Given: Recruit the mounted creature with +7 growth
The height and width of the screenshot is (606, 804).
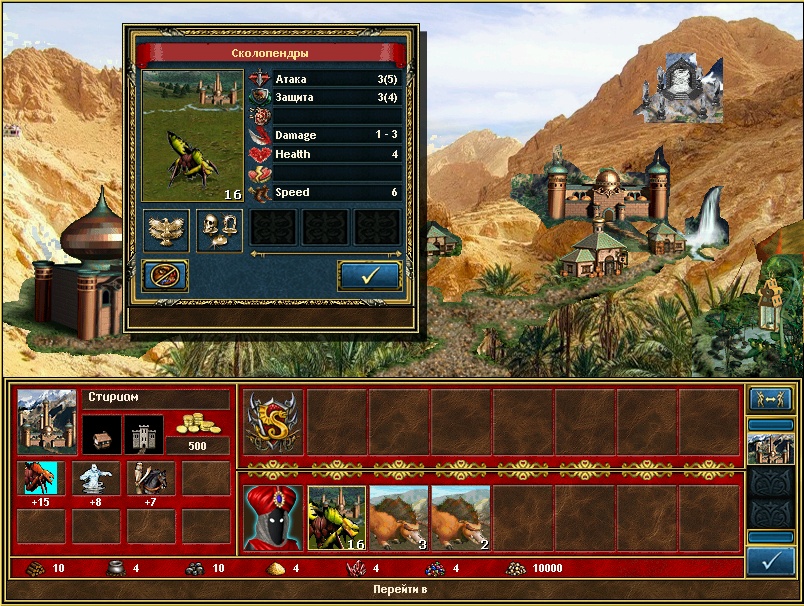Looking at the screenshot, I should [150, 479].
